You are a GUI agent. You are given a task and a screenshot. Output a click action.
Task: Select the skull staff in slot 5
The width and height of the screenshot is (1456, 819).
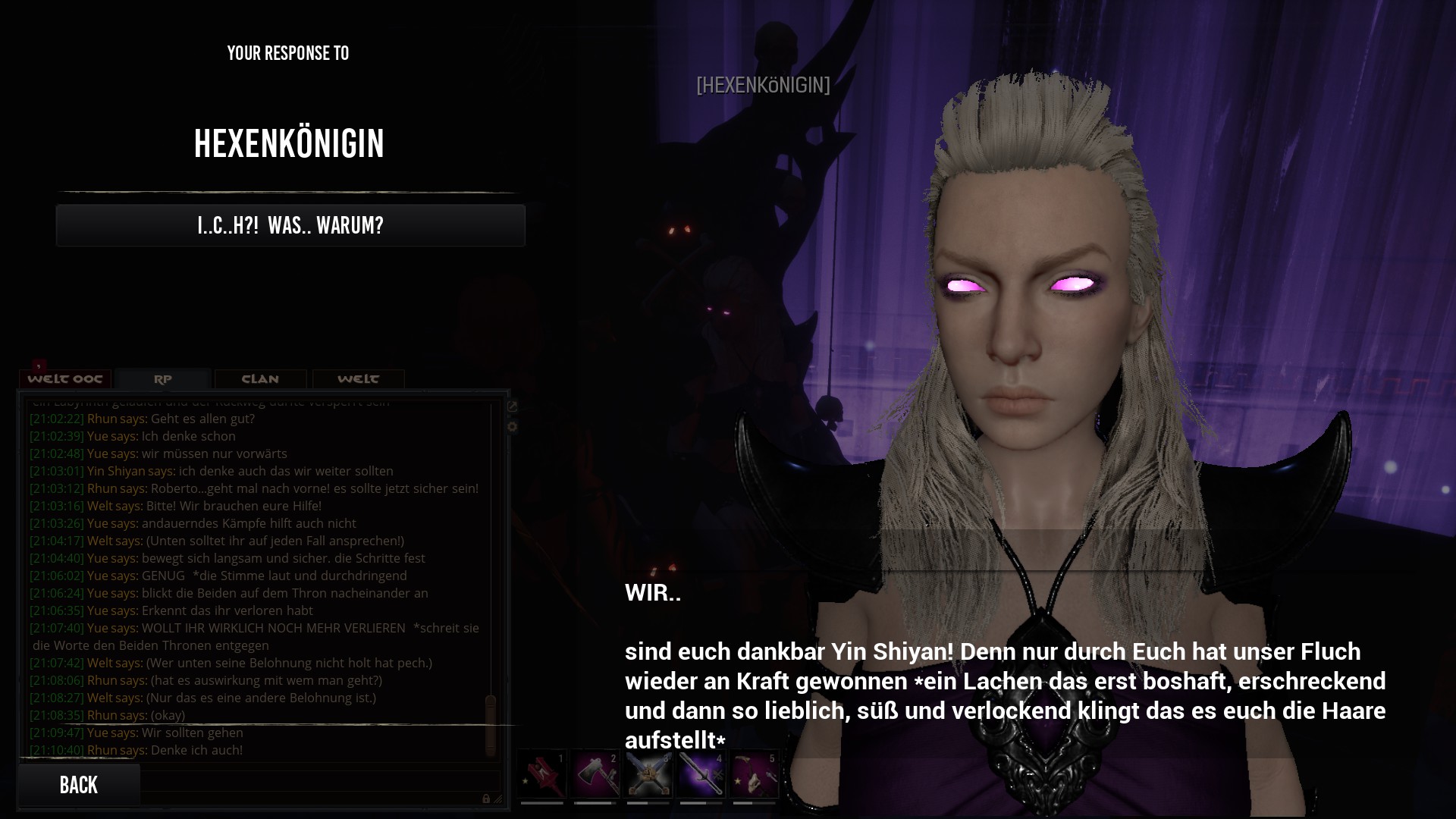(755, 774)
